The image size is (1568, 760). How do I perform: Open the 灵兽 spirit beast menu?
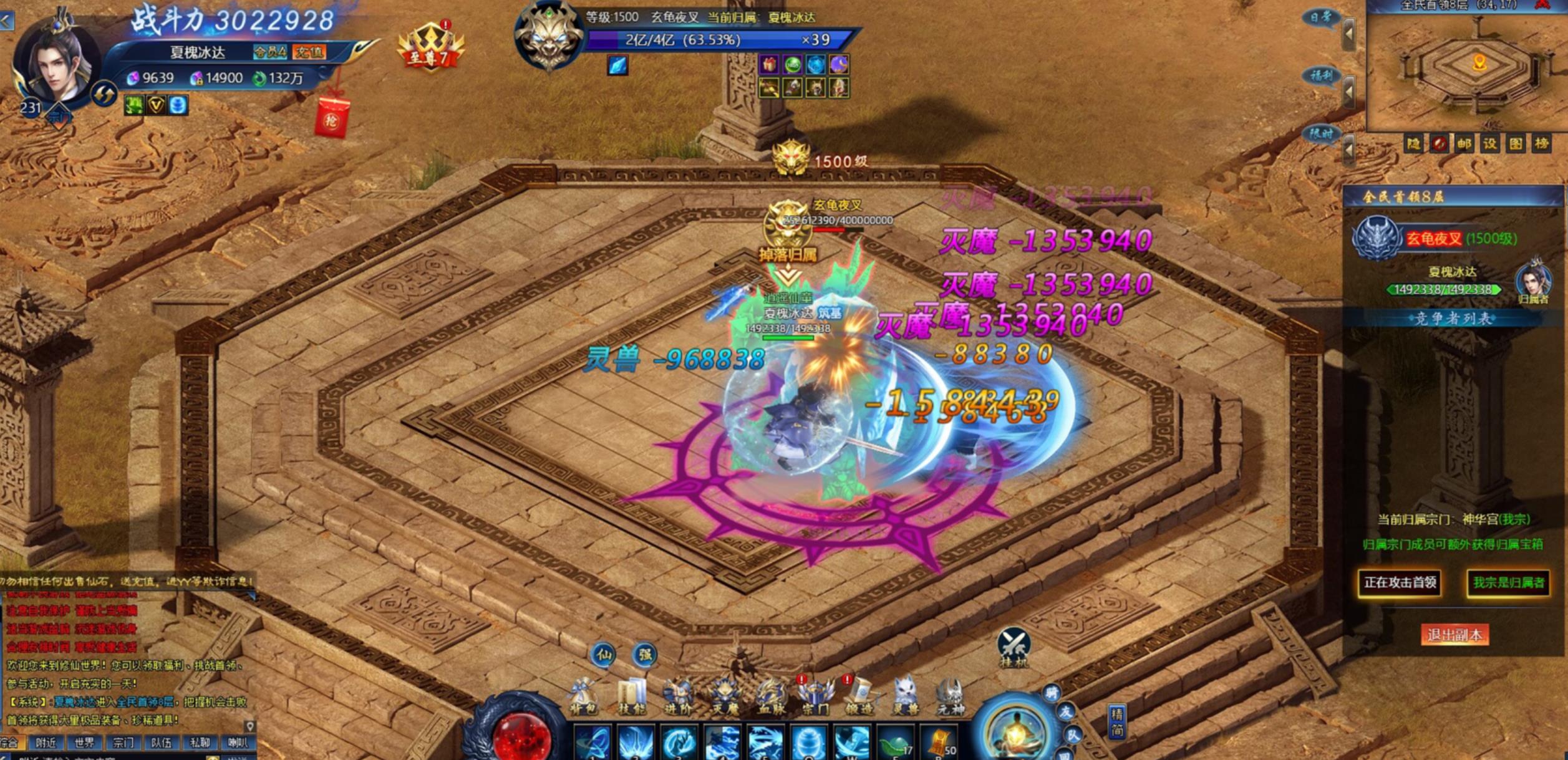click(904, 696)
